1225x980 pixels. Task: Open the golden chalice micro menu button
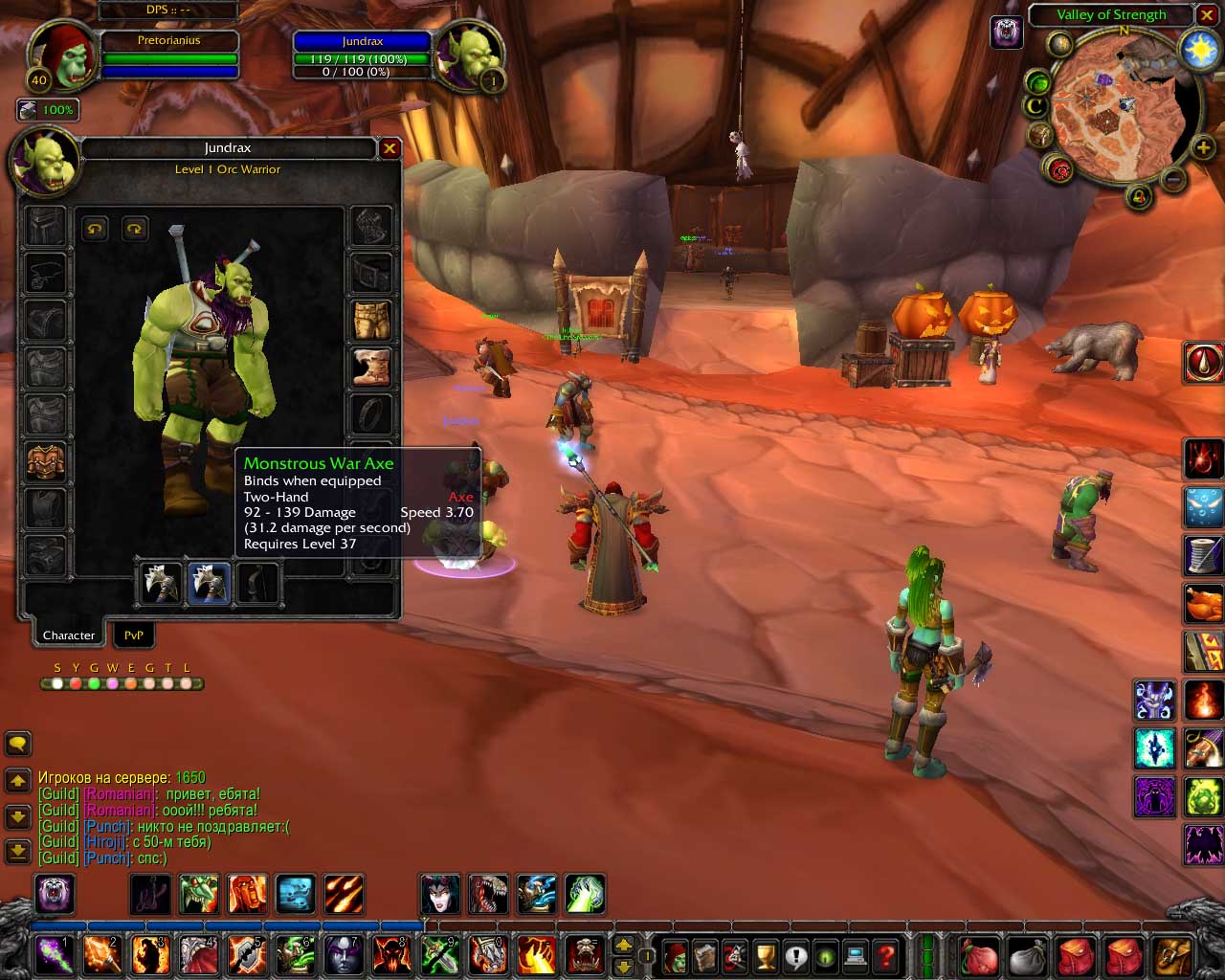pos(766,955)
